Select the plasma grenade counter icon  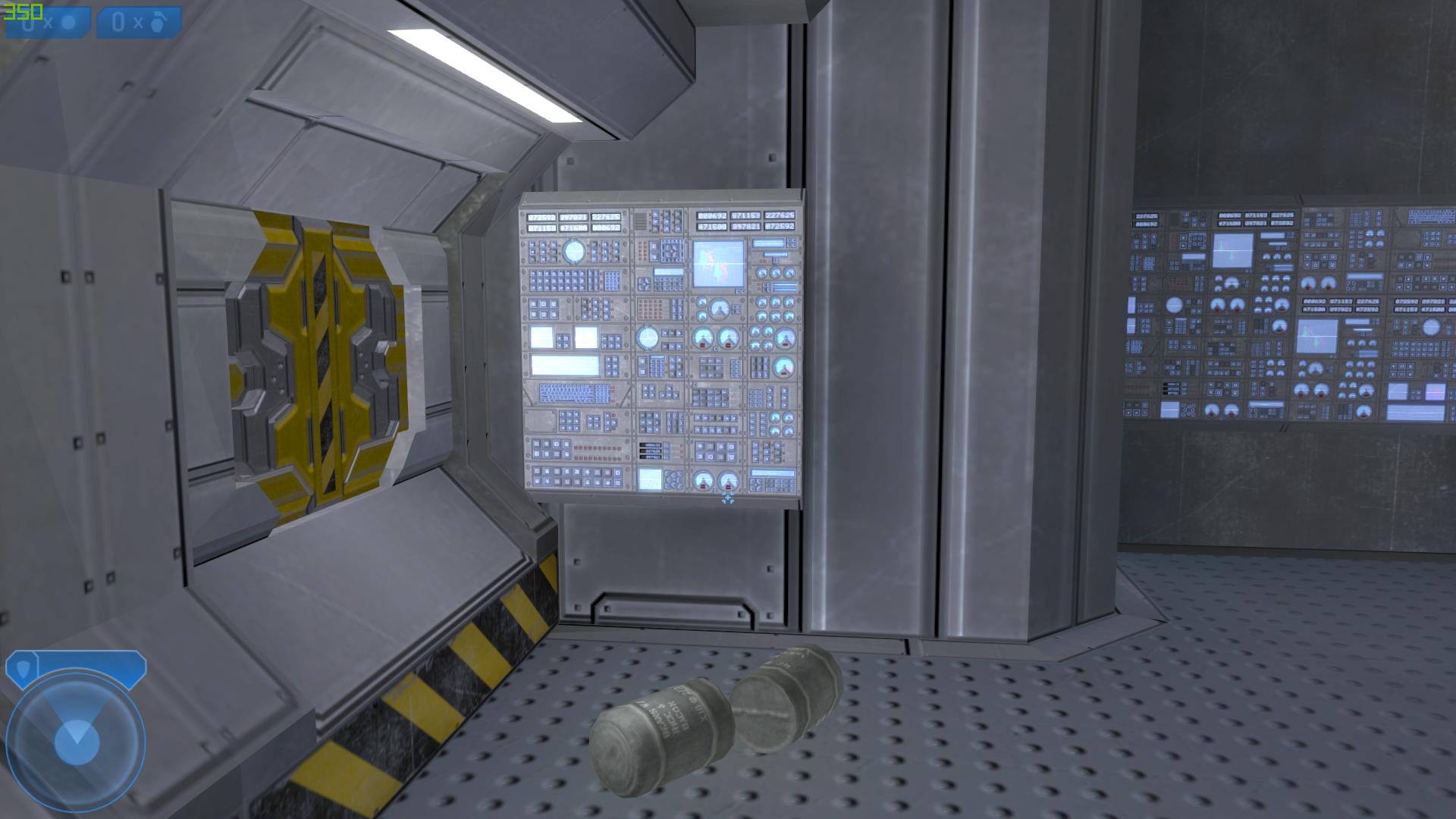click(67, 23)
